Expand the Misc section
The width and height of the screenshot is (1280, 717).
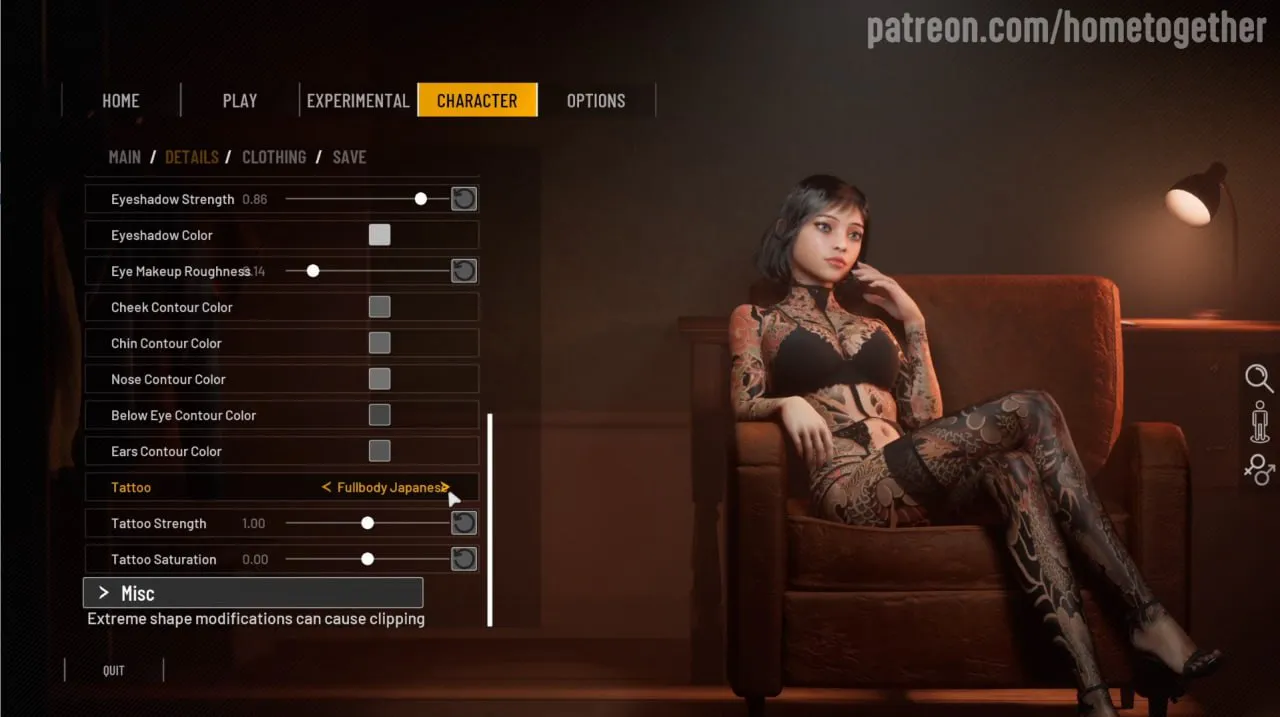tap(252, 593)
